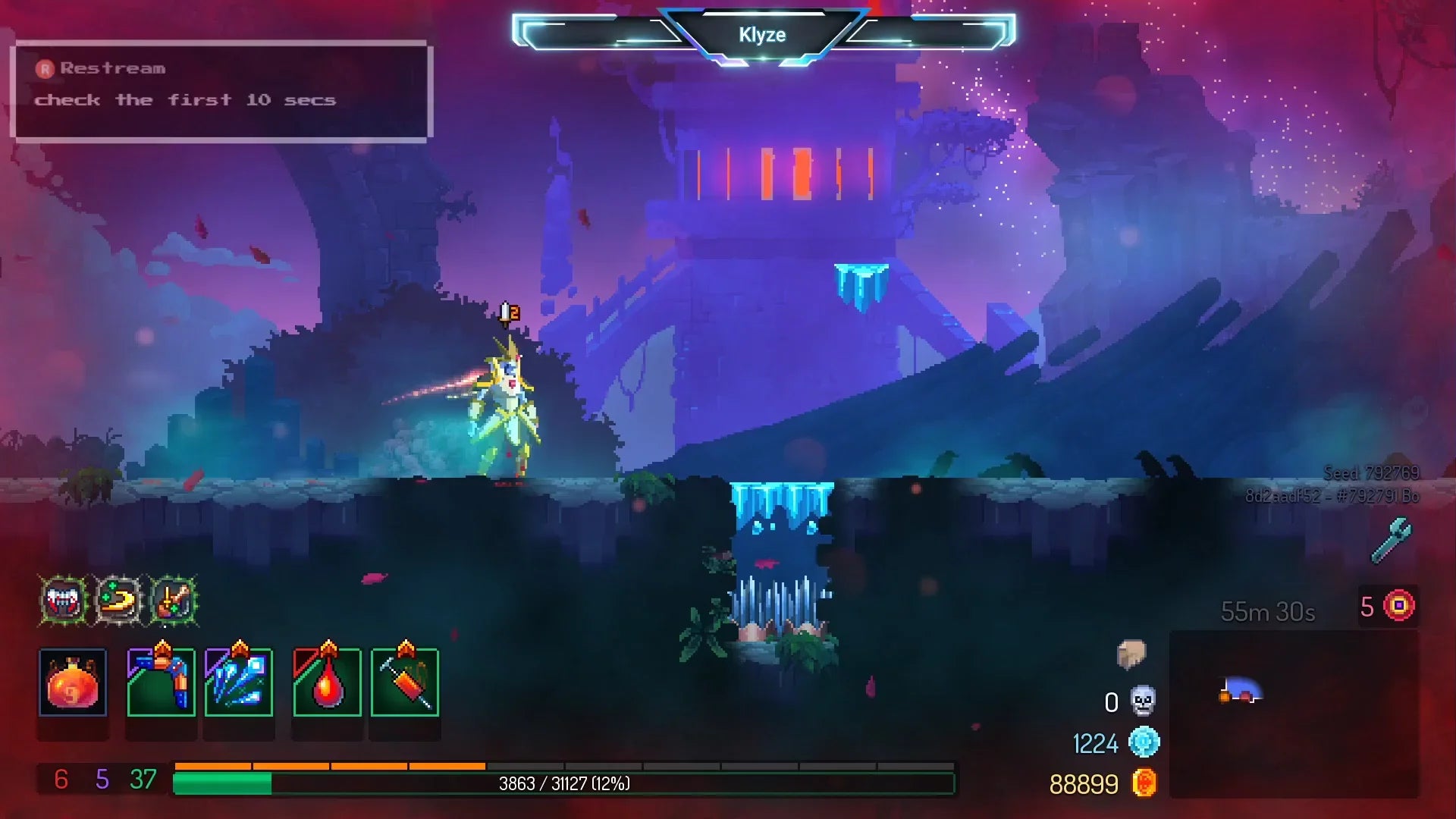Click the sword and bone mutation icon
This screenshot has height=819, width=1456.
click(x=174, y=601)
